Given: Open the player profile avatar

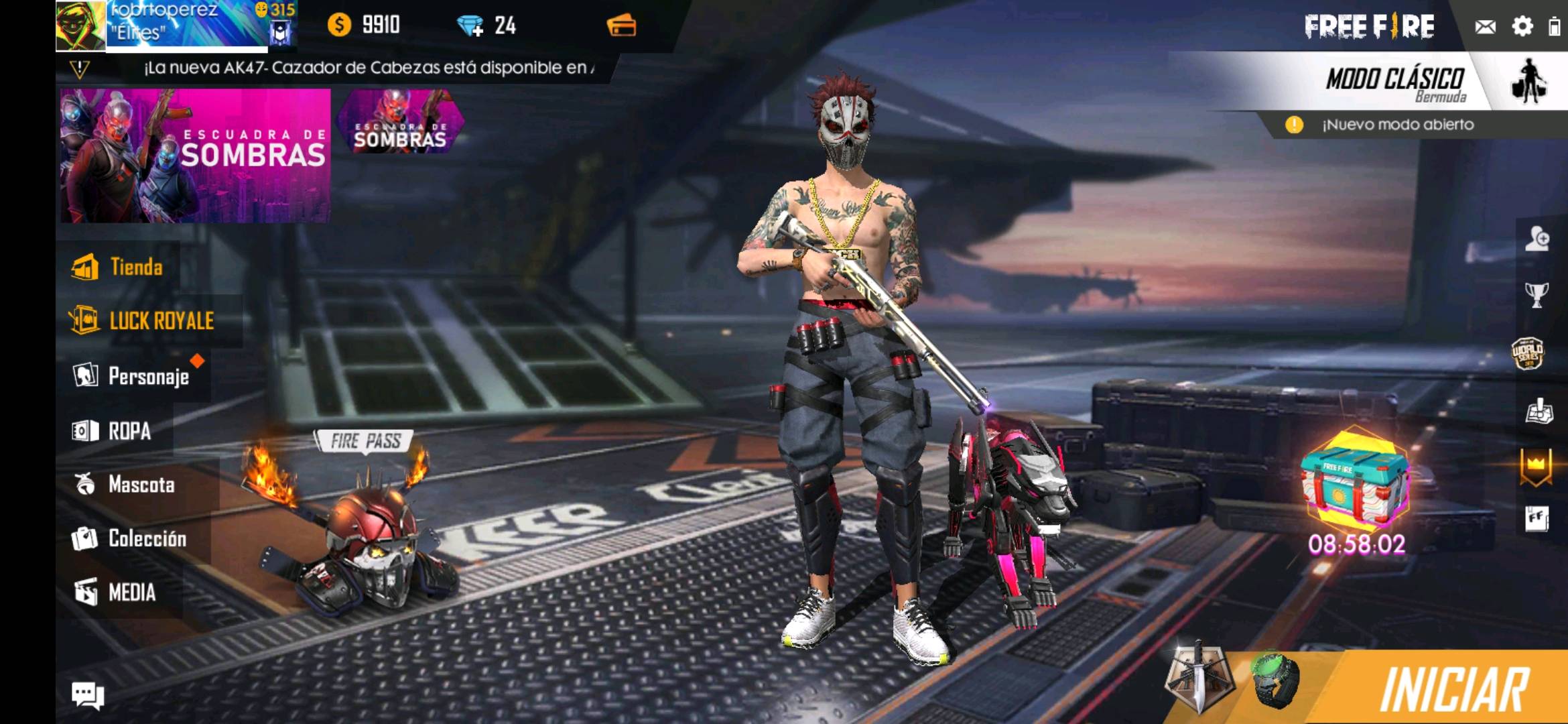Looking at the screenshot, I should click(x=80, y=25).
